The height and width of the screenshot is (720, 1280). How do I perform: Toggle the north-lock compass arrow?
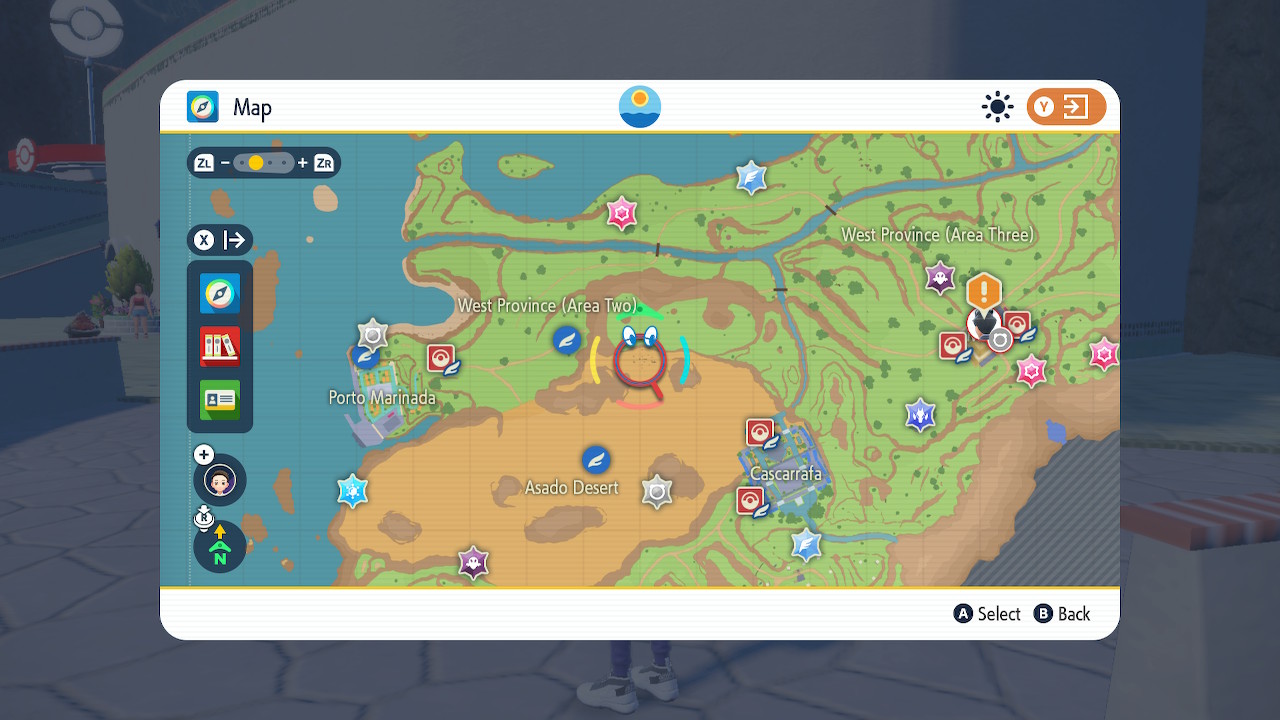219,547
